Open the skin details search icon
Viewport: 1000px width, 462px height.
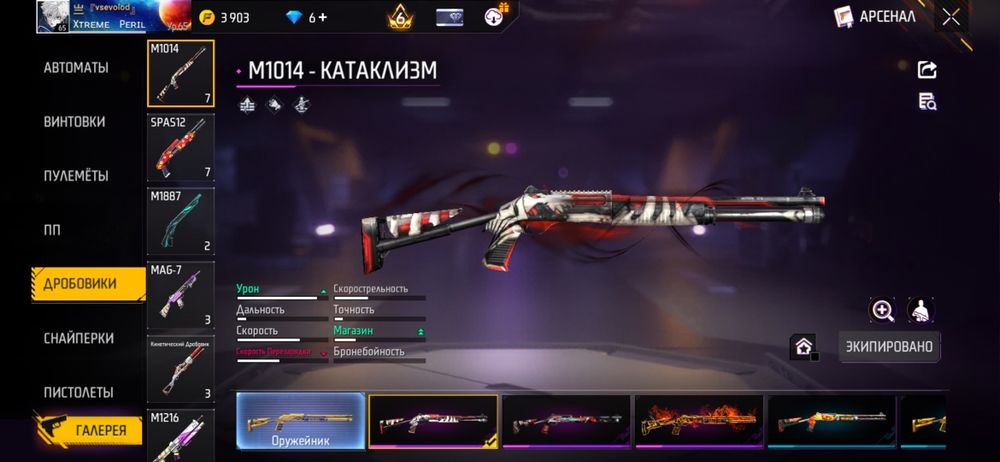click(x=927, y=101)
